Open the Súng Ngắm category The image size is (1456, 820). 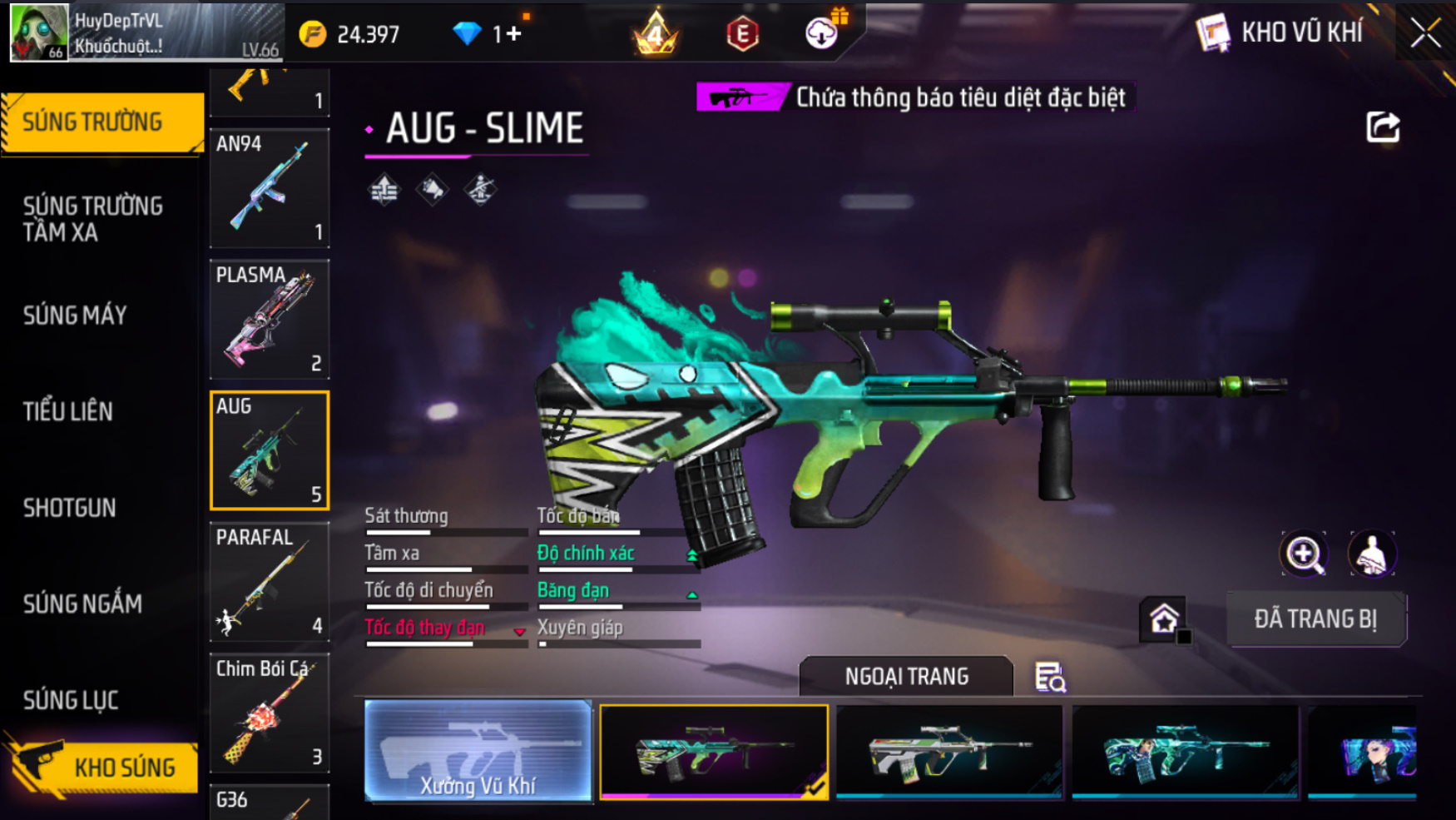pyautogui.click(x=82, y=604)
